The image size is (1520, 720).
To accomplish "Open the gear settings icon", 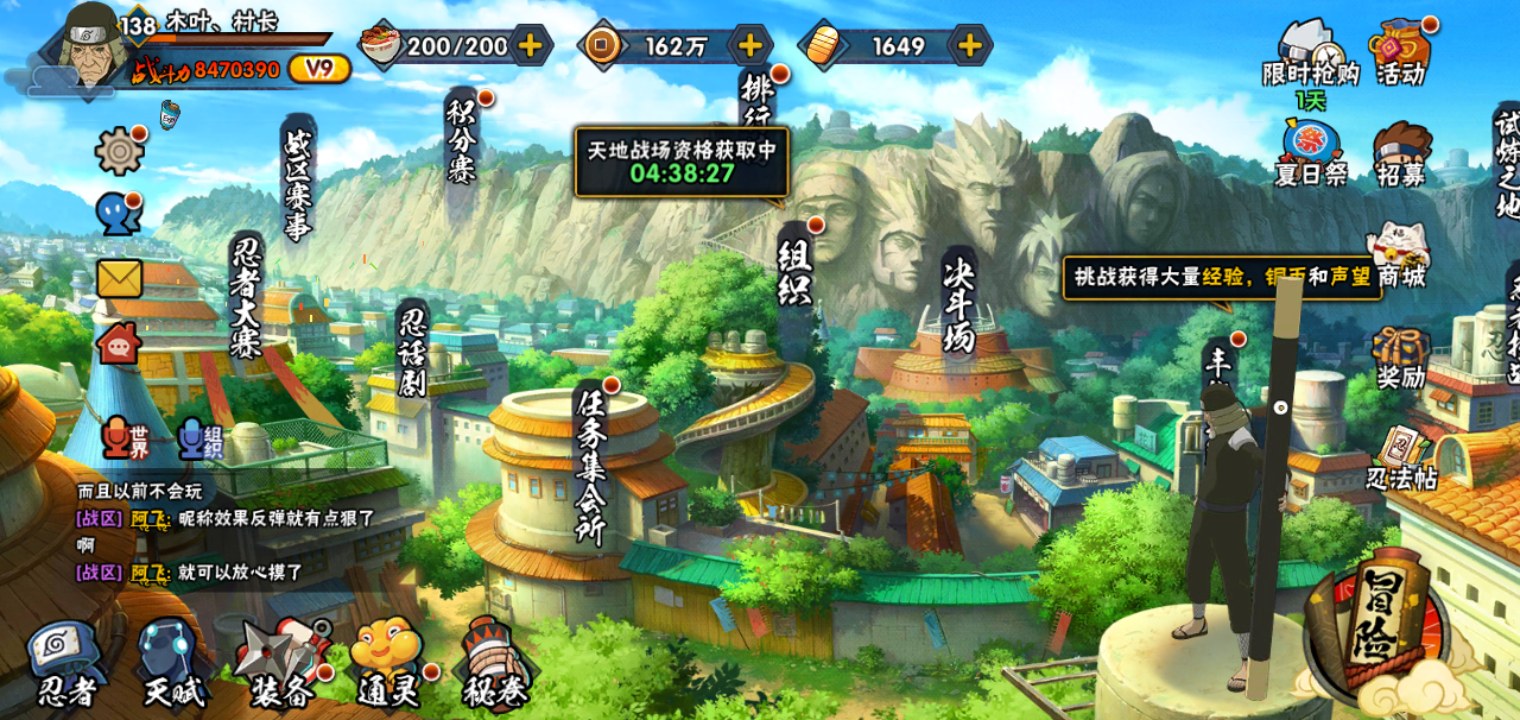I will pyautogui.click(x=119, y=151).
